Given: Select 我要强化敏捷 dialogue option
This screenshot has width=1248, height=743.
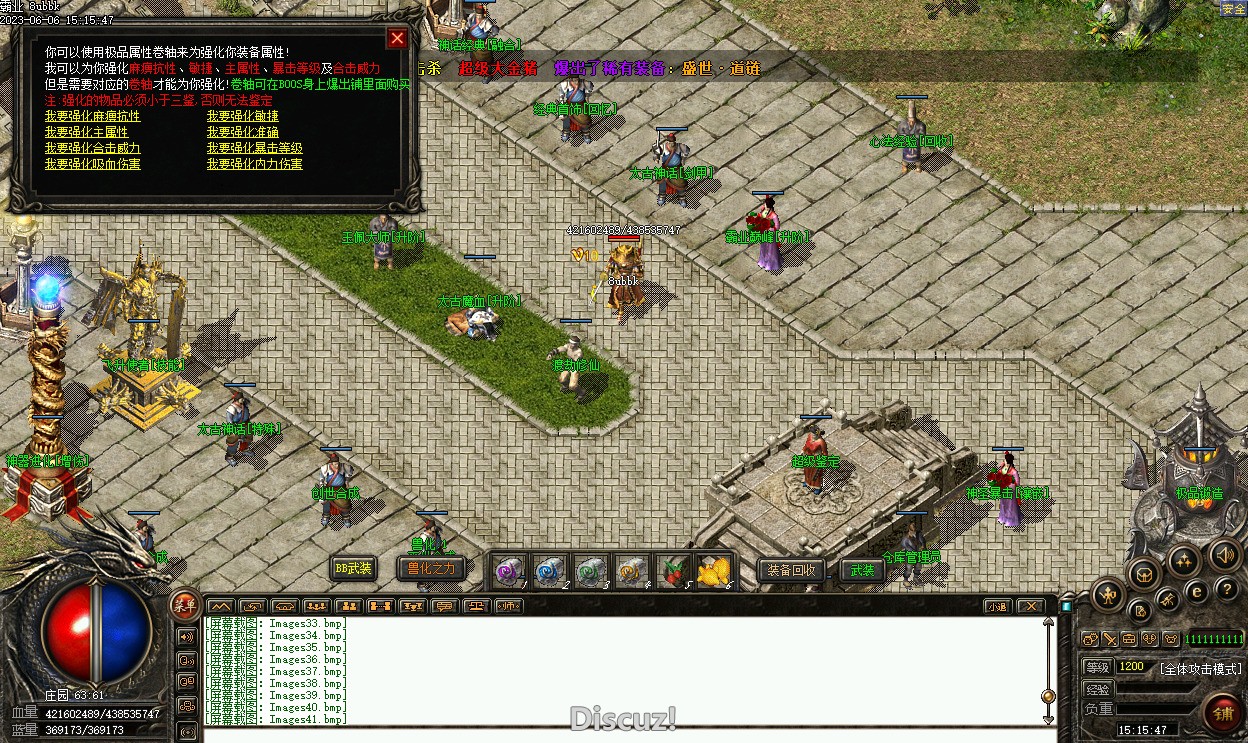Looking at the screenshot, I should coord(243,116).
